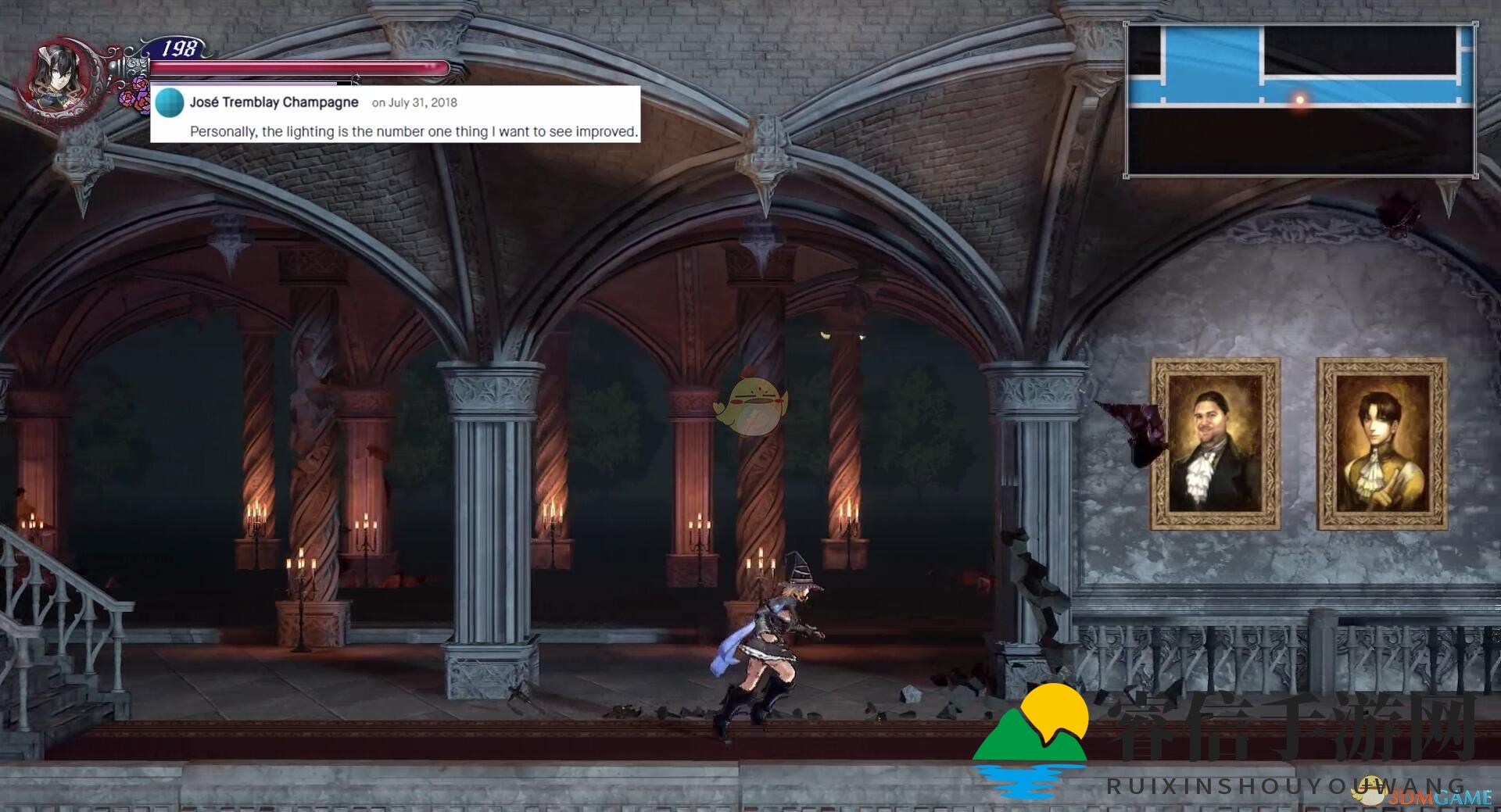Select the orange player marker on minimap
The height and width of the screenshot is (812, 1501).
coord(1300,100)
